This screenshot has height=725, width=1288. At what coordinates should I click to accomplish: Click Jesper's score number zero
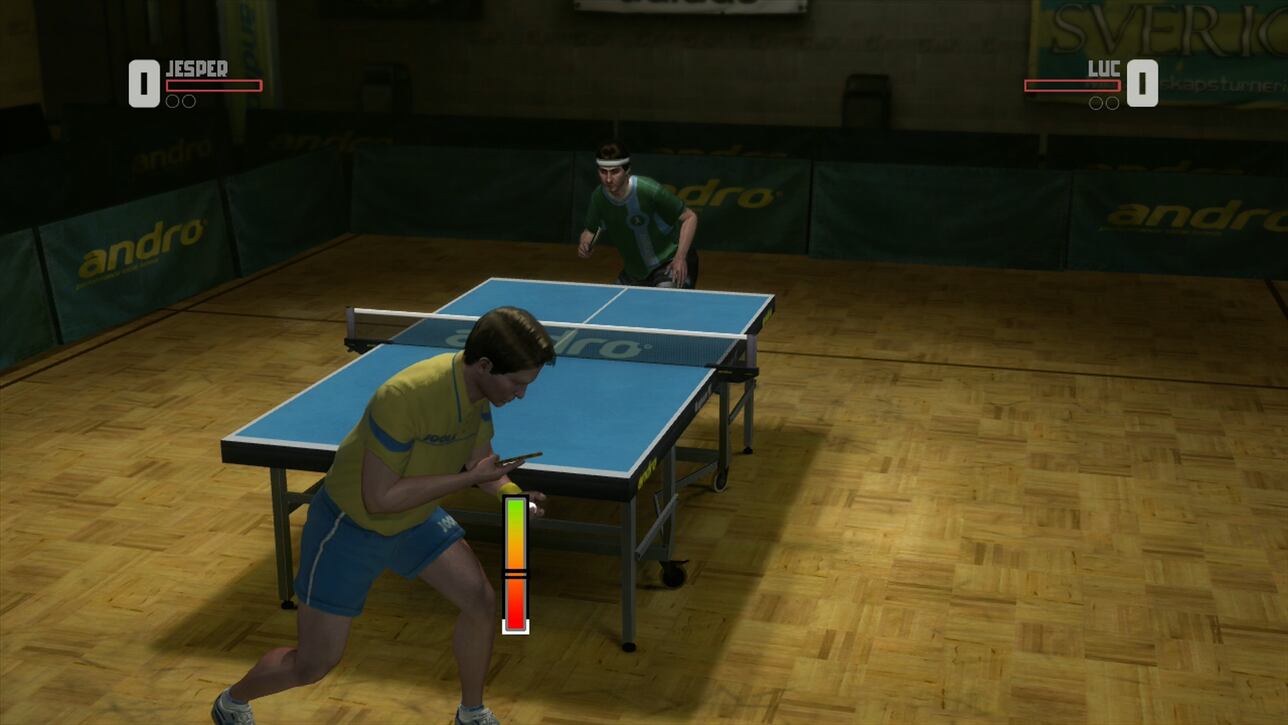point(143,82)
